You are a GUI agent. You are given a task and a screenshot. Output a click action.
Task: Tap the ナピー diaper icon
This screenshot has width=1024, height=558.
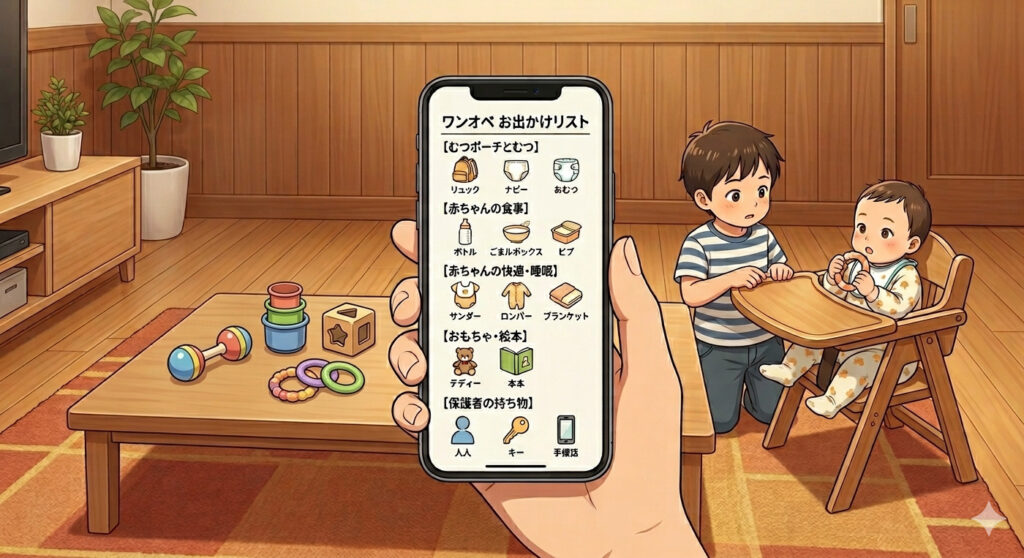pos(515,170)
